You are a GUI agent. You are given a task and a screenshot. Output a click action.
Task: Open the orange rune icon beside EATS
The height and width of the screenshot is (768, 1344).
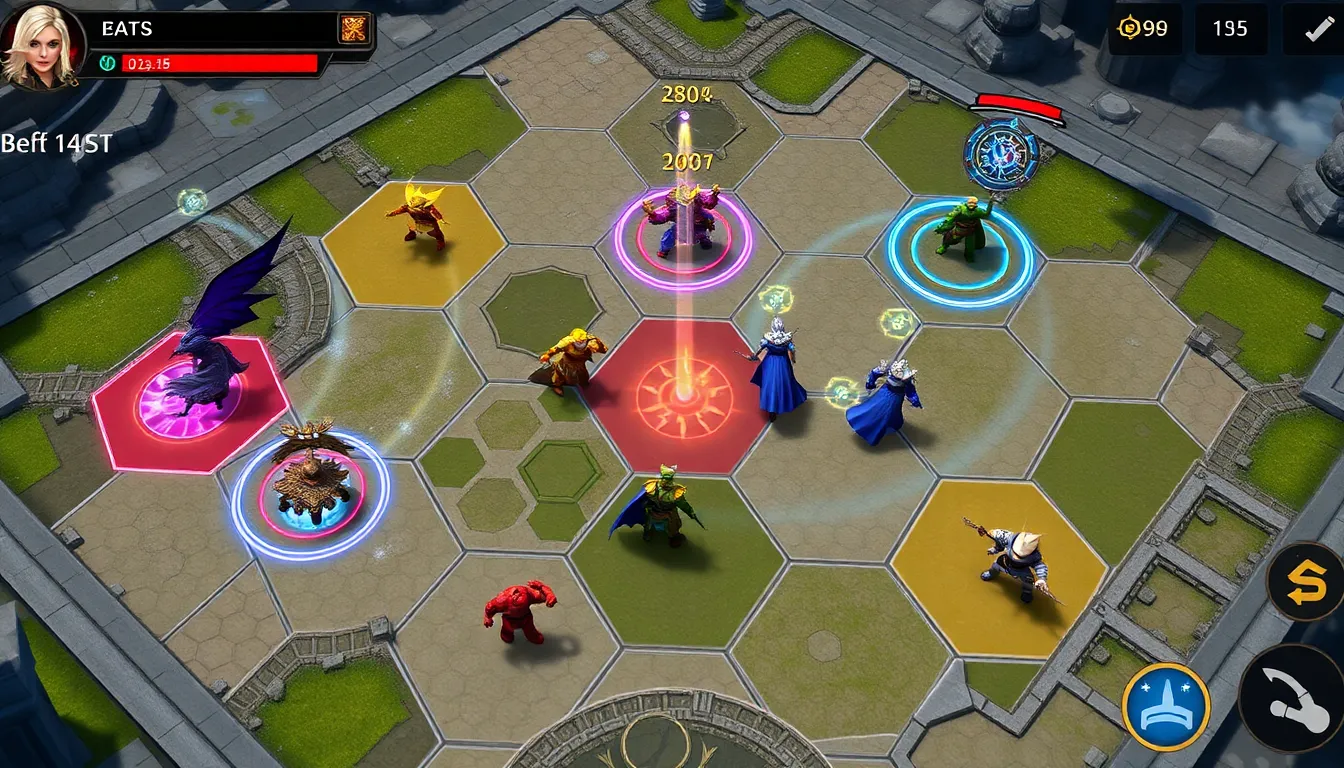(353, 29)
